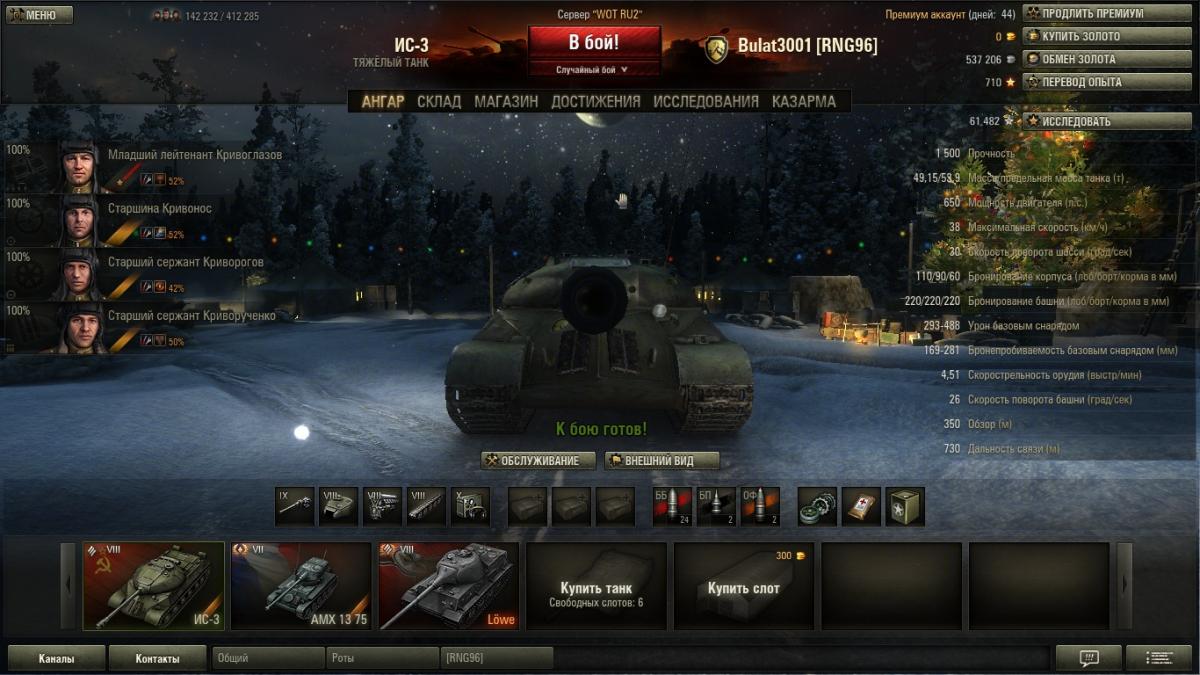Click the Перевод опыта button
The image size is (1200, 675).
click(x=1092, y=82)
